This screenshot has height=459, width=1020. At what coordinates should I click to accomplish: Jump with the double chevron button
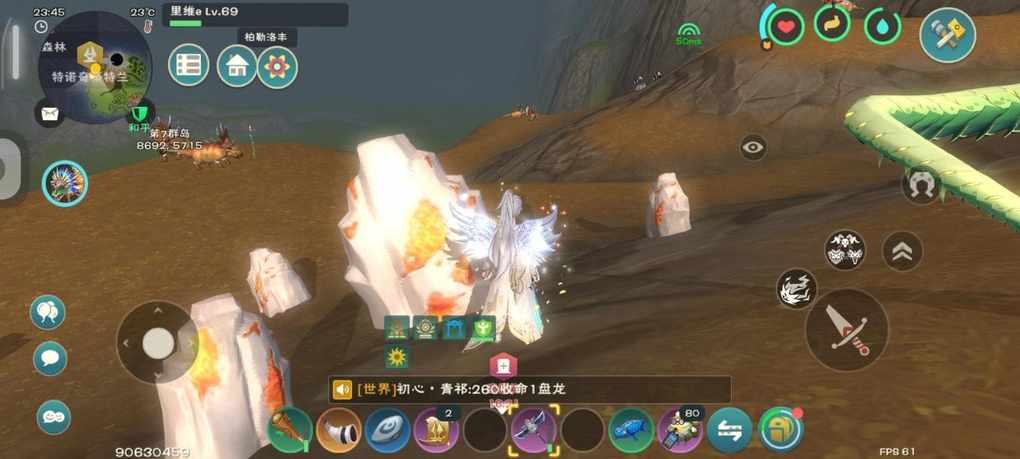pyautogui.click(x=902, y=251)
